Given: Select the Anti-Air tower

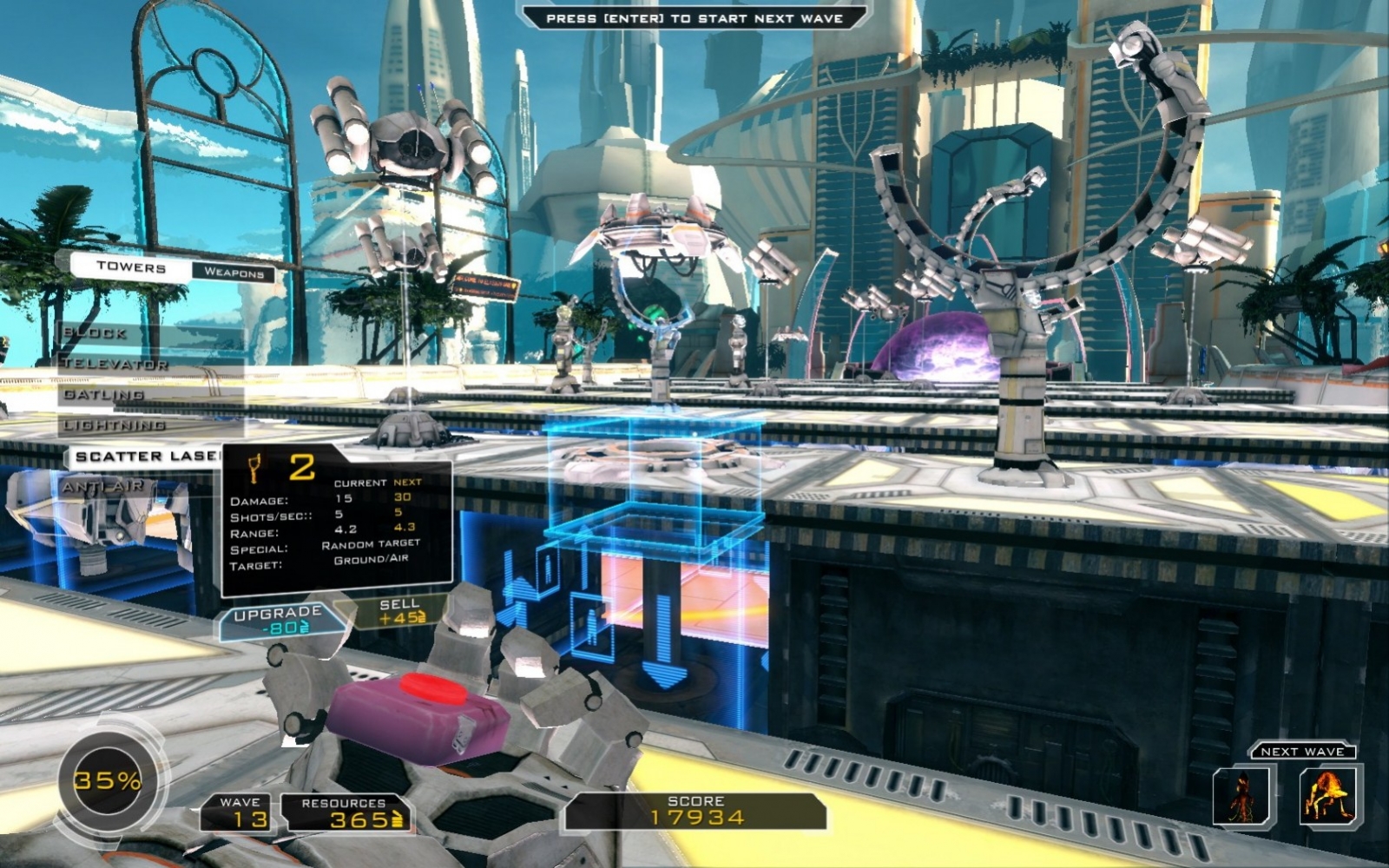Looking at the screenshot, I should (102, 487).
